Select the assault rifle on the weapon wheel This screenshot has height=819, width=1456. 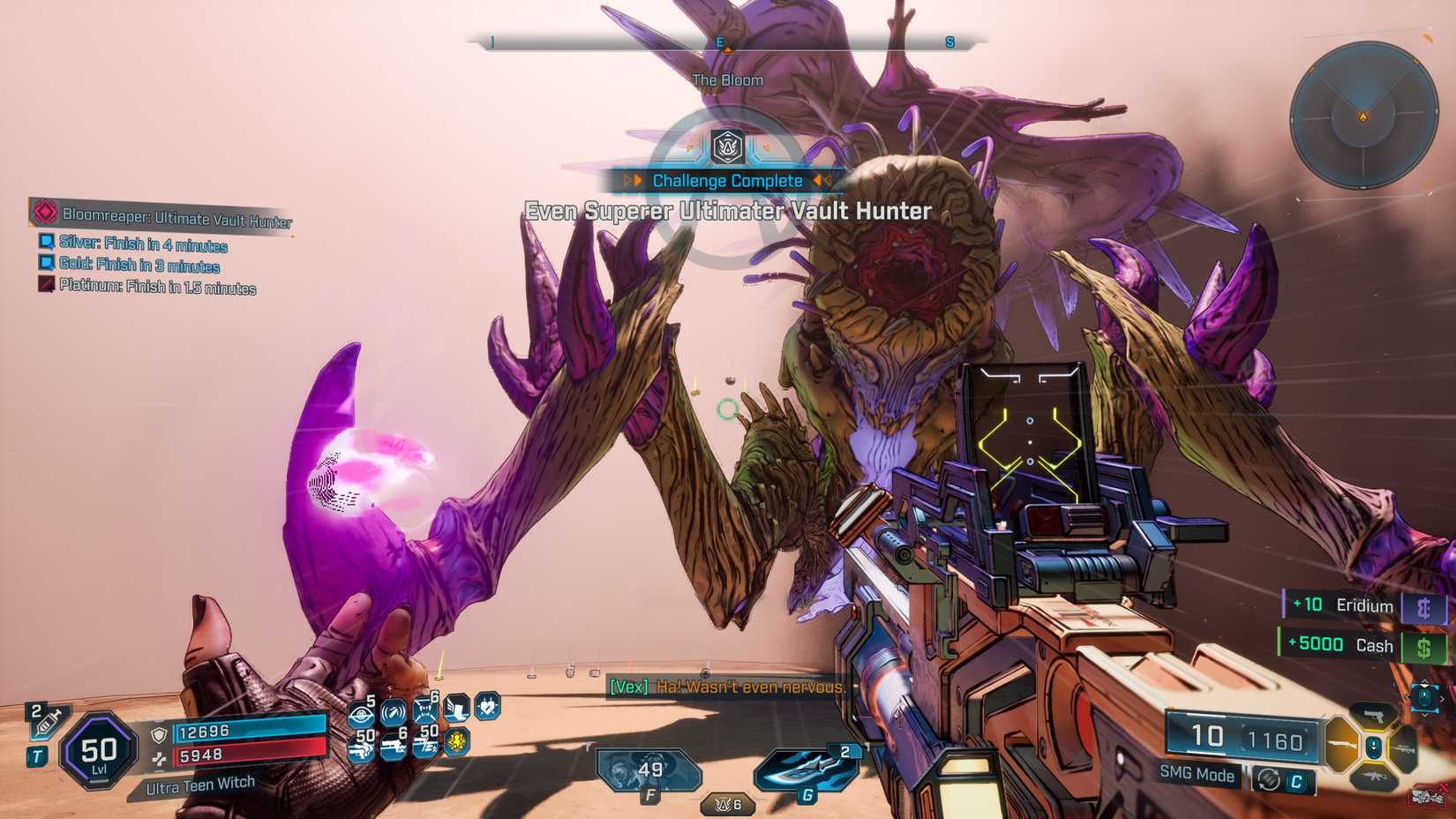click(x=1375, y=778)
